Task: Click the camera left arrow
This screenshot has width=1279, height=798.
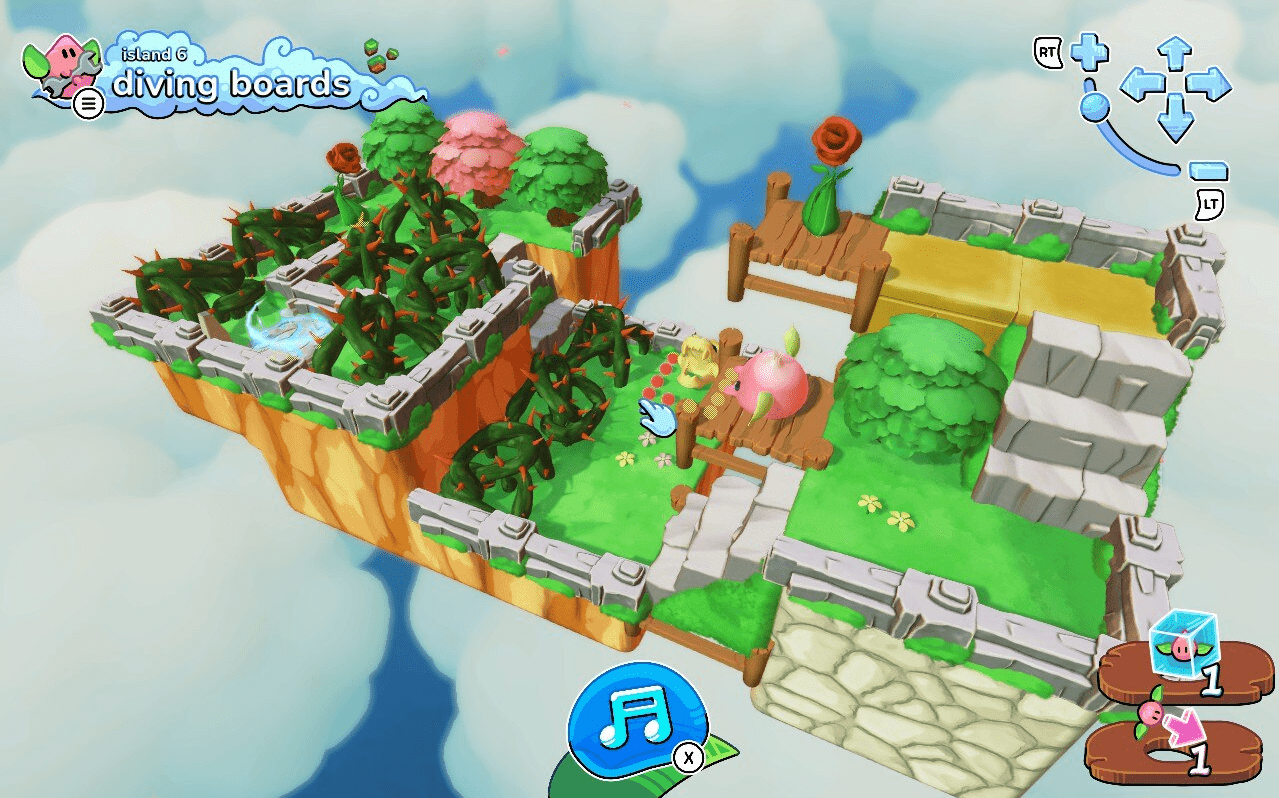Action: pyautogui.click(x=1141, y=85)
